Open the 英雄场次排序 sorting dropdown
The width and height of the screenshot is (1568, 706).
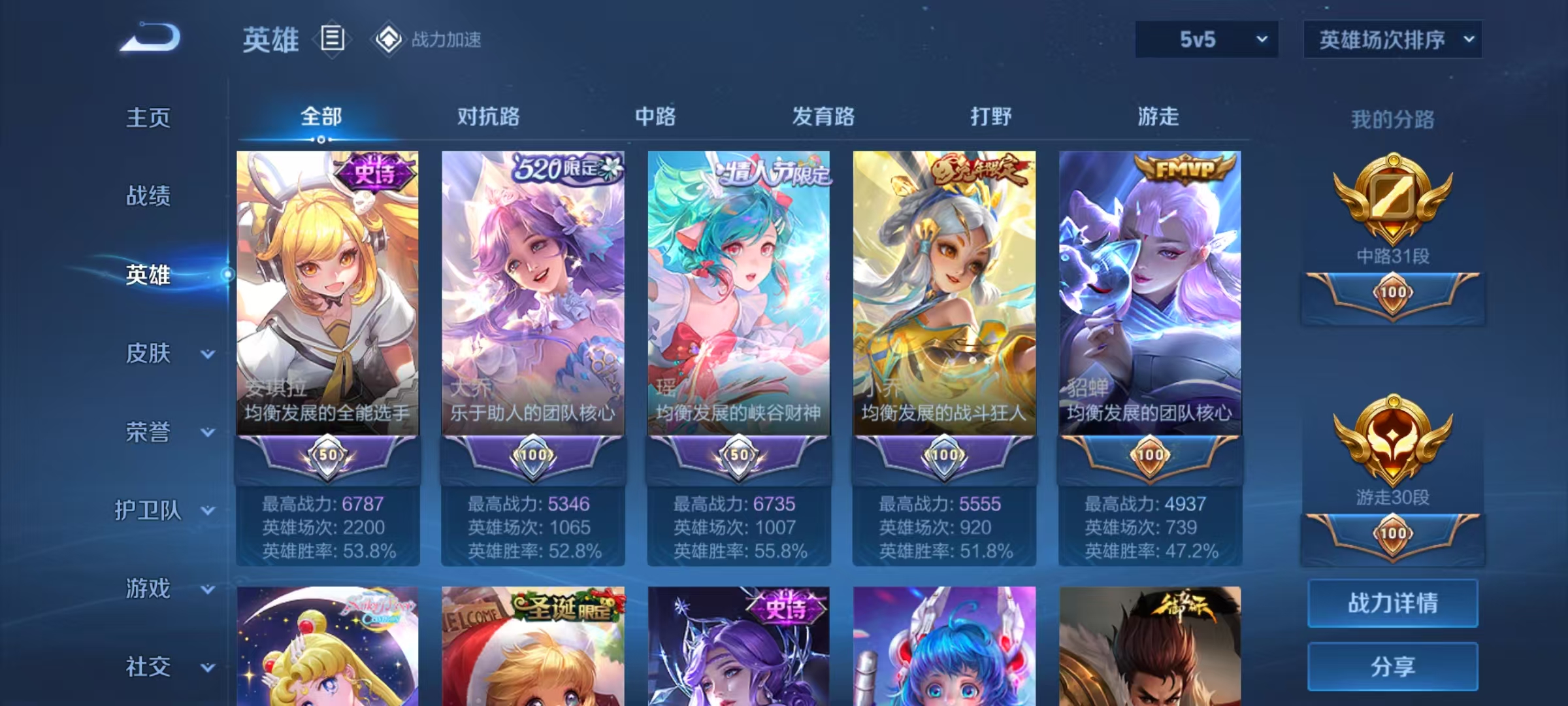pos(1392,39)
